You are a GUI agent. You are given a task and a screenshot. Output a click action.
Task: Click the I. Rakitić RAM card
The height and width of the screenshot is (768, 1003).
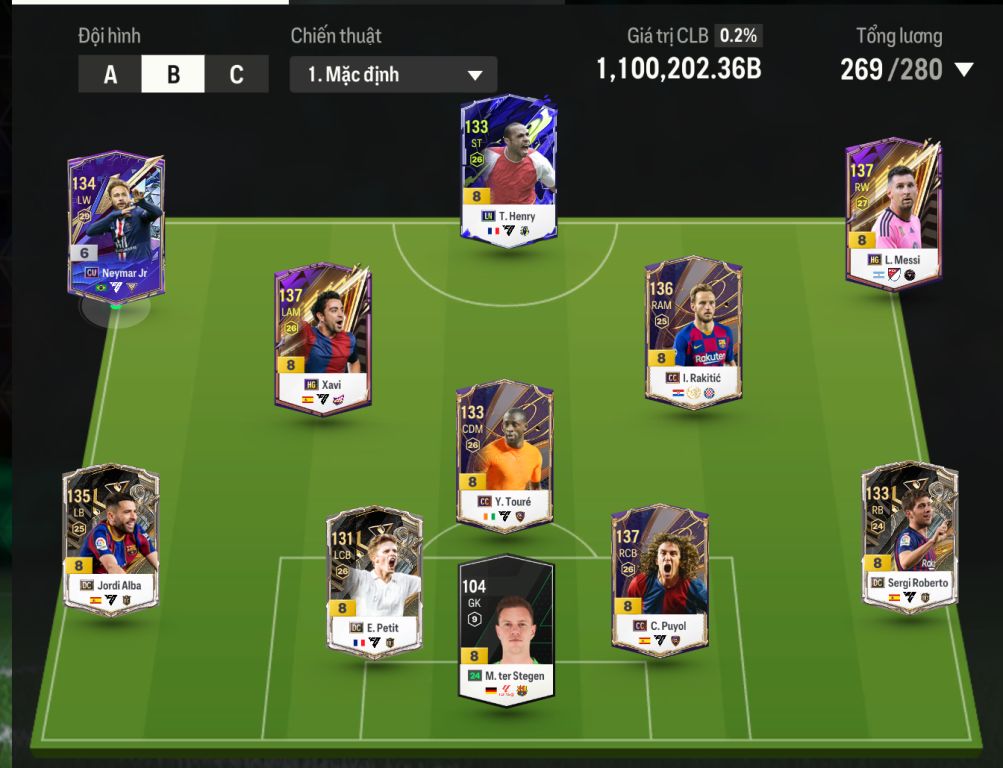[693, 332]
